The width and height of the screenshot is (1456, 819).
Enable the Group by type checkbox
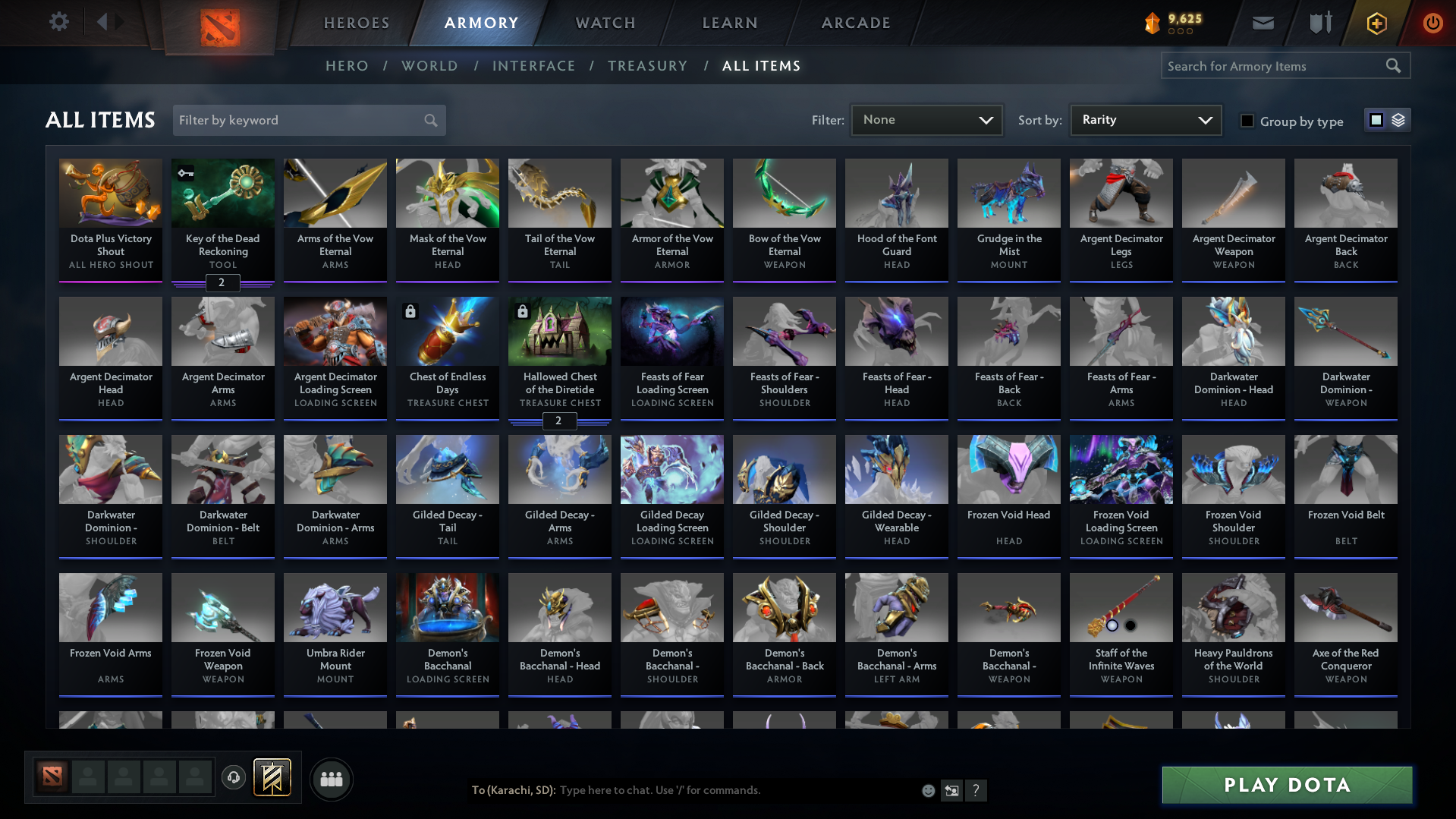[1247, 121]
